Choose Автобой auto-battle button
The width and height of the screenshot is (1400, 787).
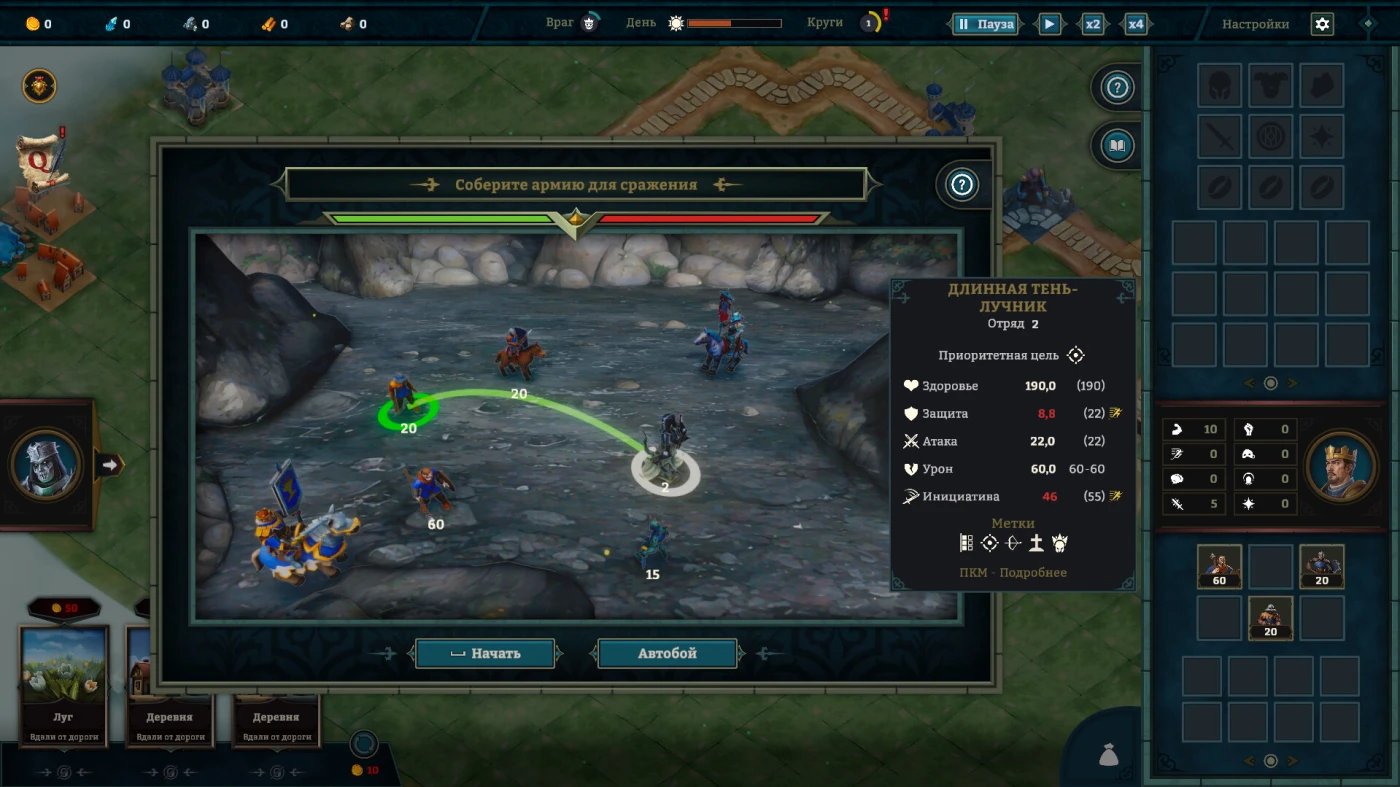click(667, 654)
